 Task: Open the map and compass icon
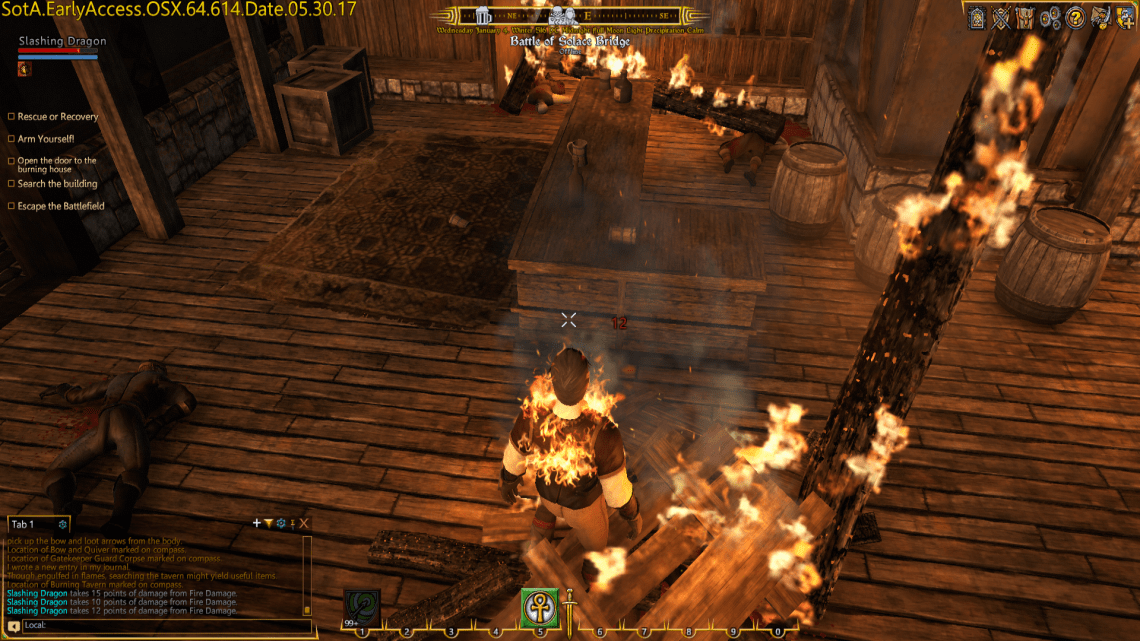[x=1100, y=16]
